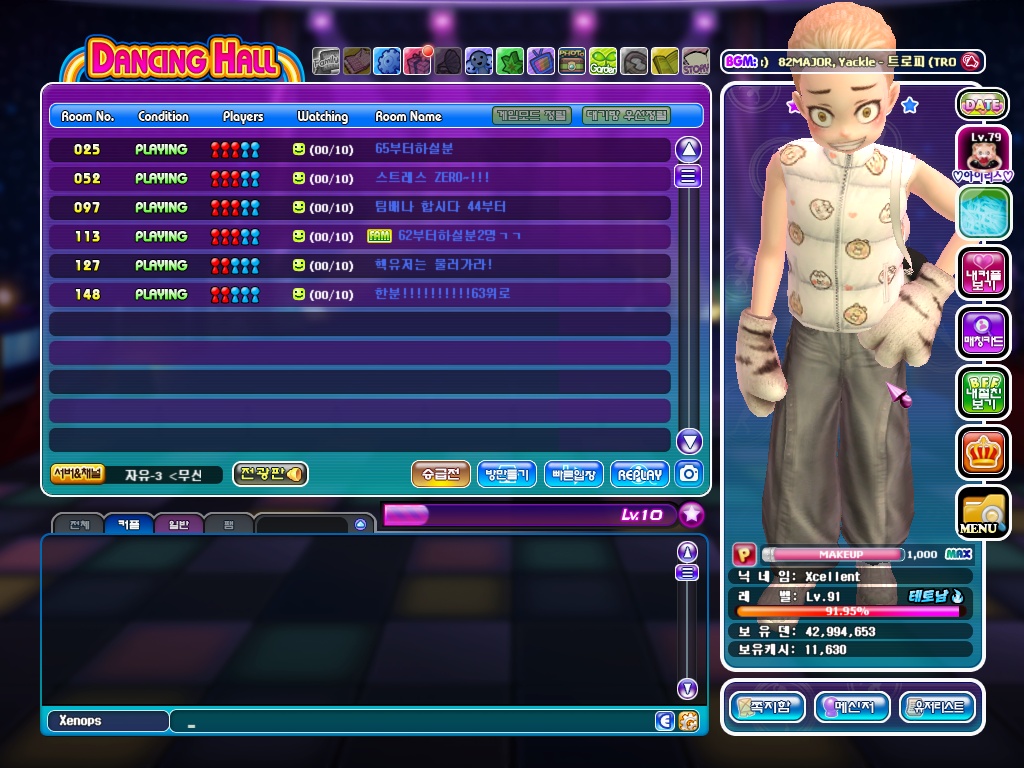Click the 전광판 megaphone button

tap(270, 474)
